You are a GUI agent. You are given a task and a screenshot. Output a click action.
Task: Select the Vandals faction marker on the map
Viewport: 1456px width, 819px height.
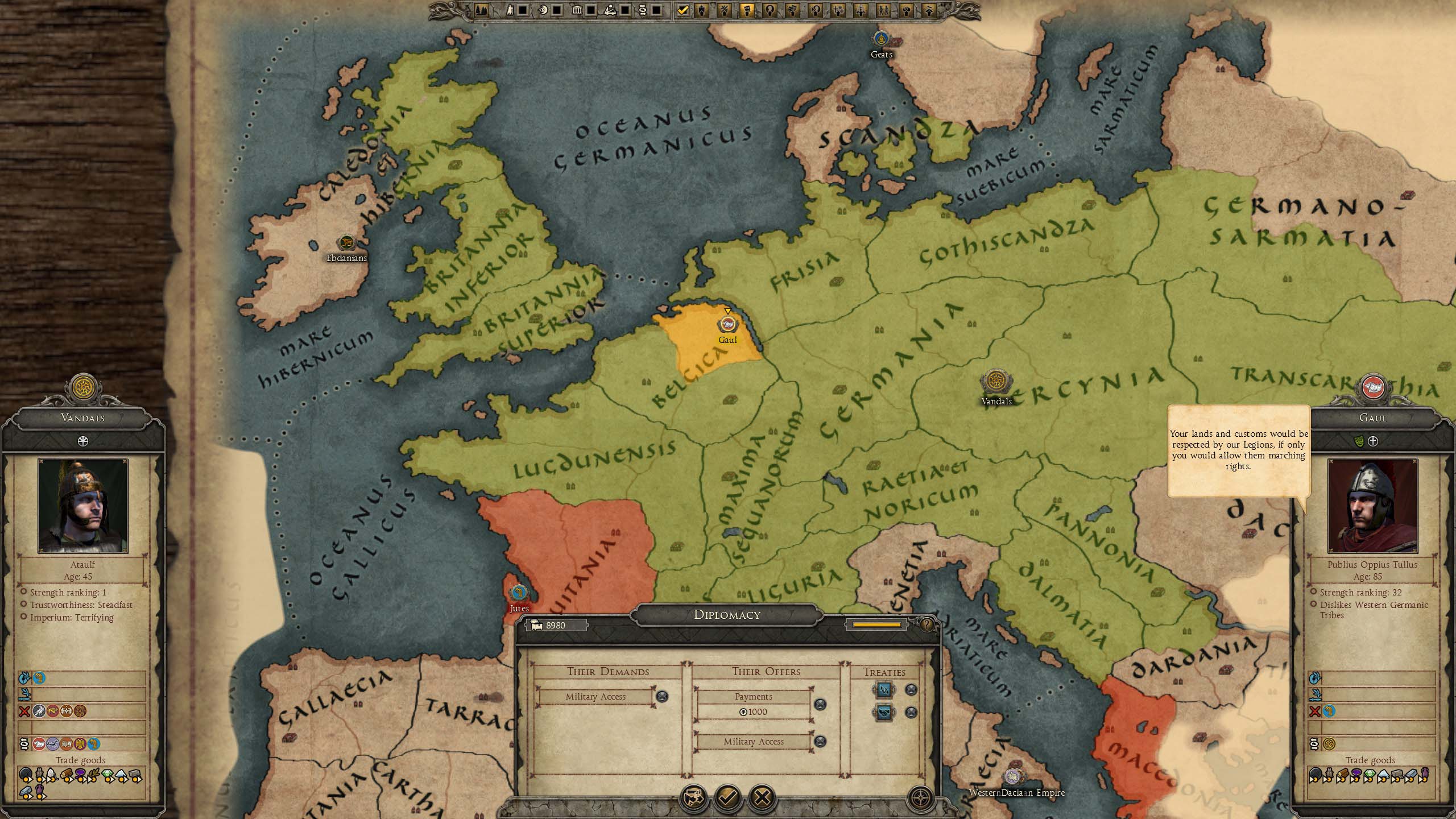[x=995, y=381]
